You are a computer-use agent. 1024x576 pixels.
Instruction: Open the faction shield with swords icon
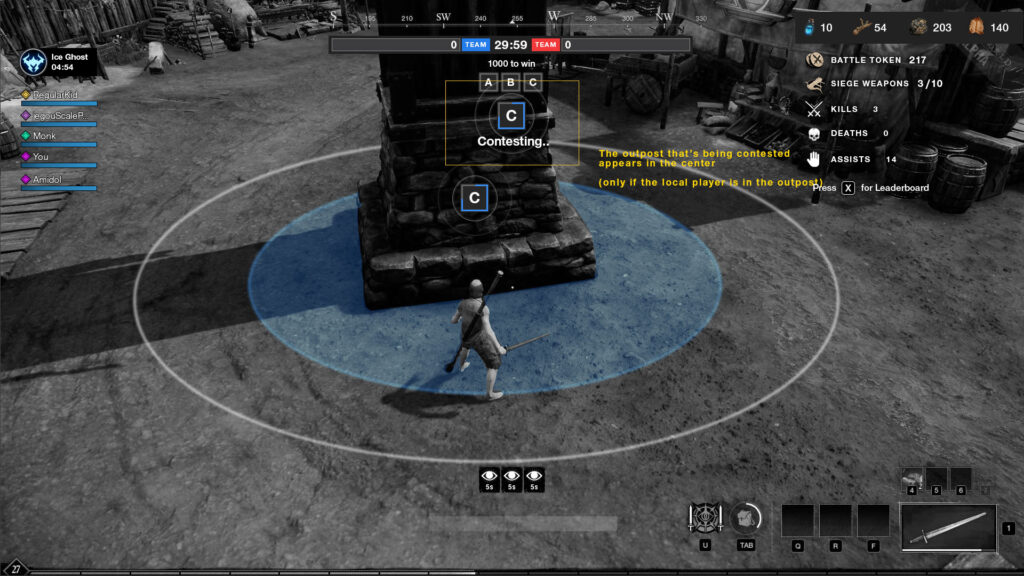point(705,518)
